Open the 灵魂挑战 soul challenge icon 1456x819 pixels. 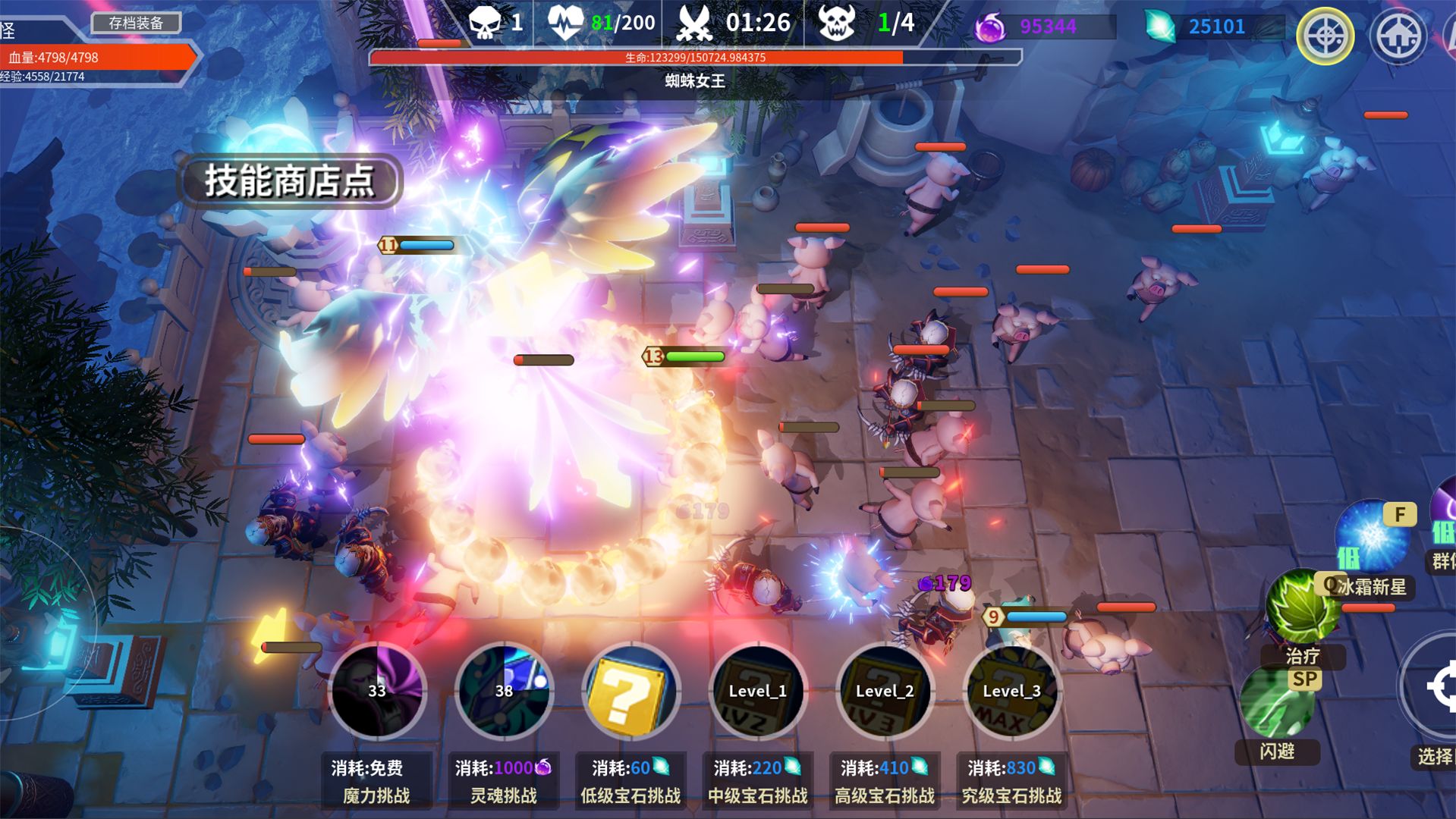click(x=504, y=691)
